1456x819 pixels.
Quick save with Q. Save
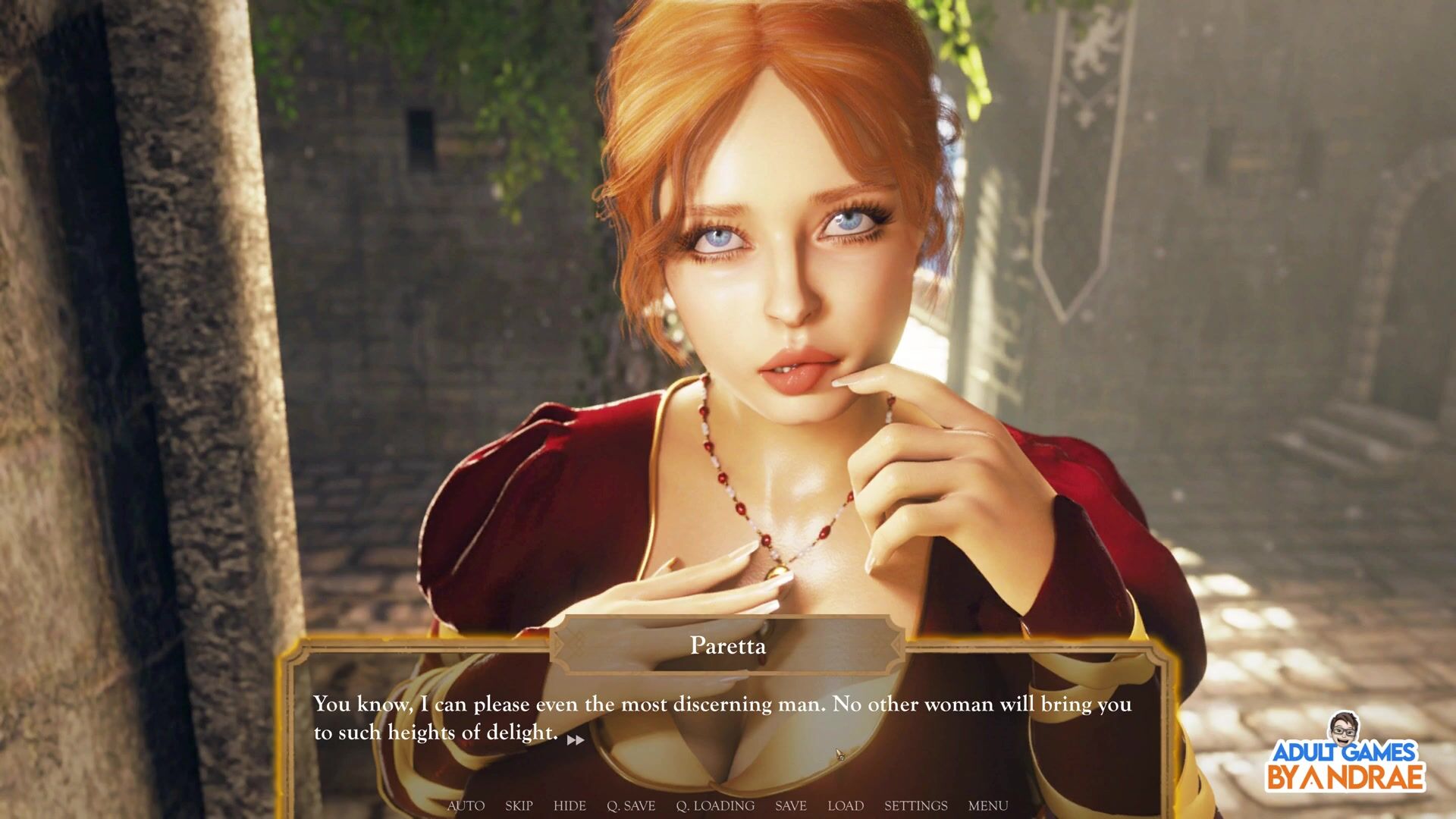pyautogui.click(x=631, y=805)
